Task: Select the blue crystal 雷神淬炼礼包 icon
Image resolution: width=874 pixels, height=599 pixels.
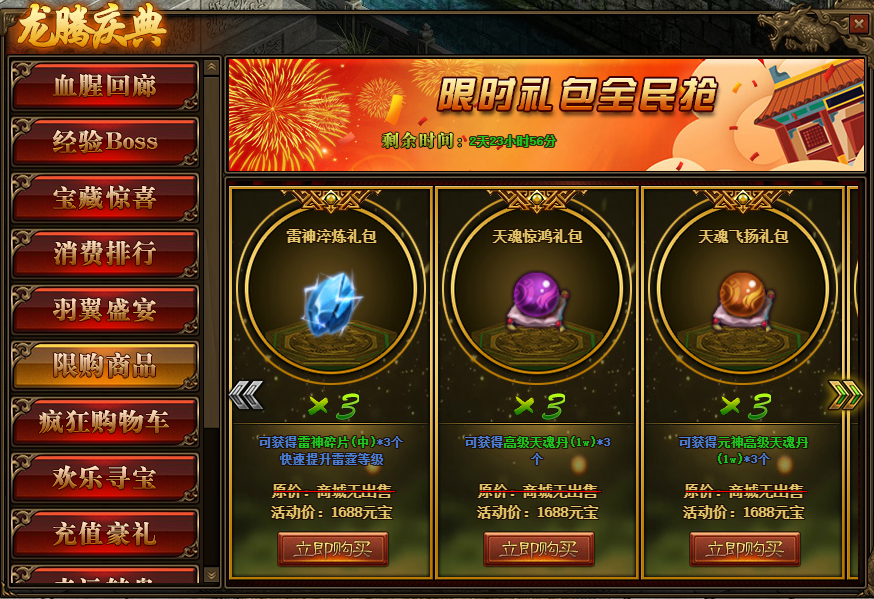Action: pos(333,297)
